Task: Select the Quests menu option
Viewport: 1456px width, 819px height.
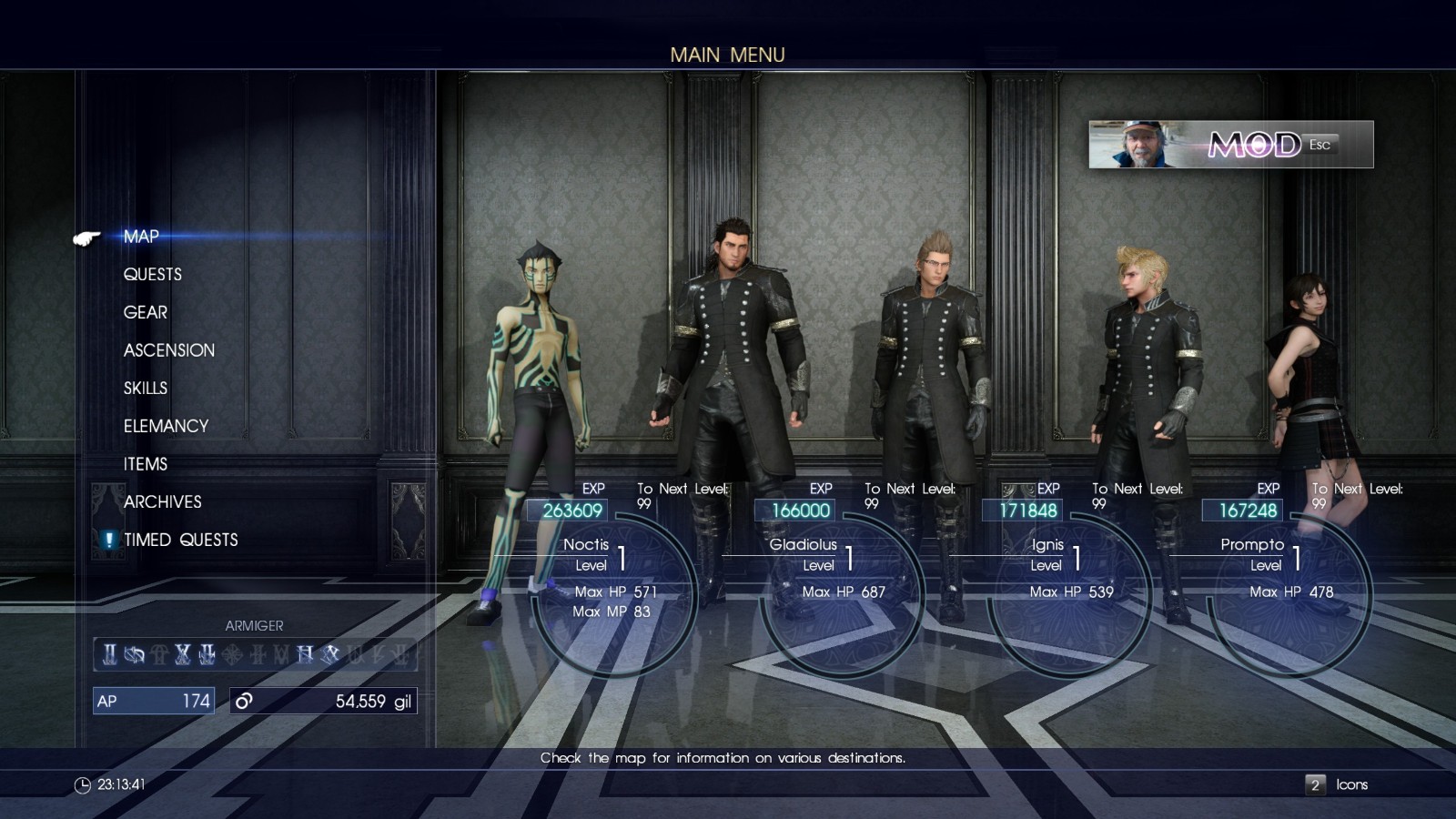Action: 152,275
